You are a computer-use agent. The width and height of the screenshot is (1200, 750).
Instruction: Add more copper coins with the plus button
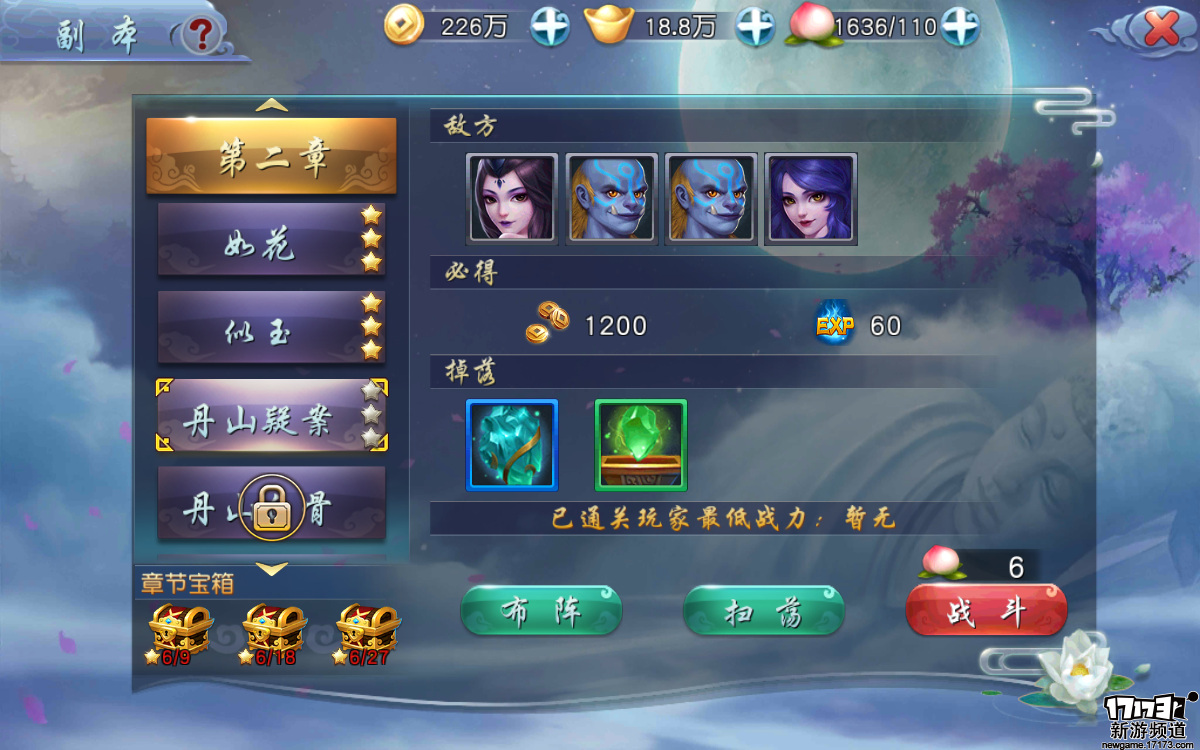pos(549,26)
